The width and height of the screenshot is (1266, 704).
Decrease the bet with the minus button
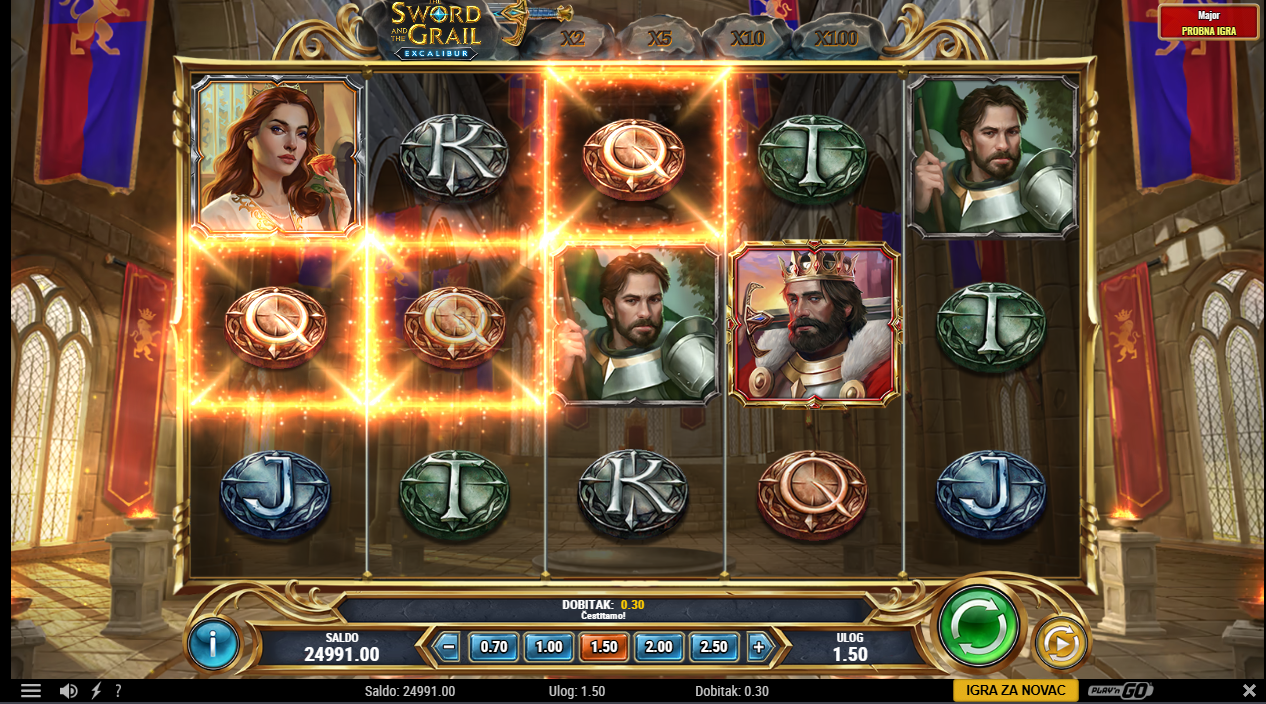pos(449,647)
